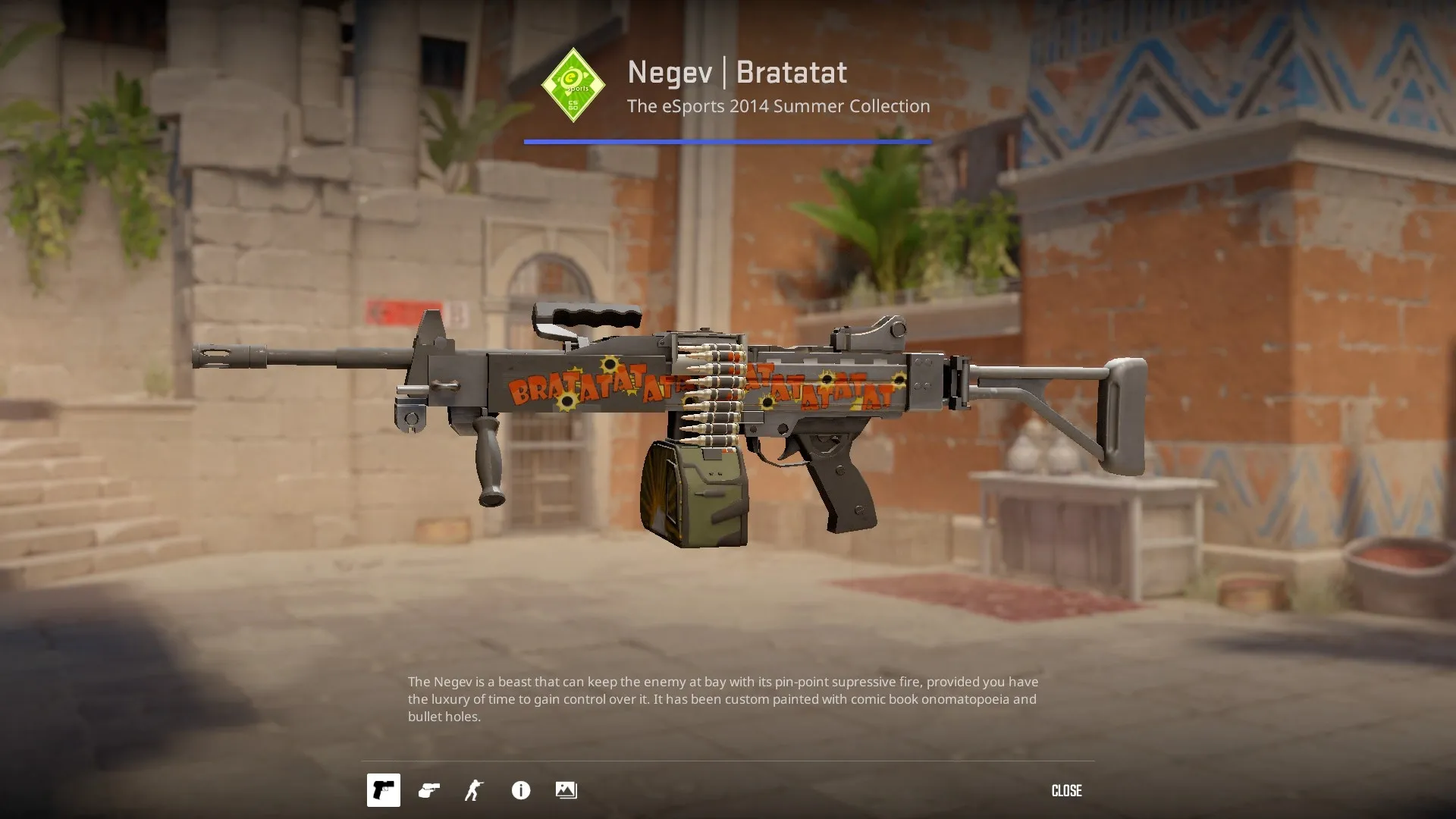
Task: Click the weapon title Negev | Bratatat
Action: click(x=736, y=72)
